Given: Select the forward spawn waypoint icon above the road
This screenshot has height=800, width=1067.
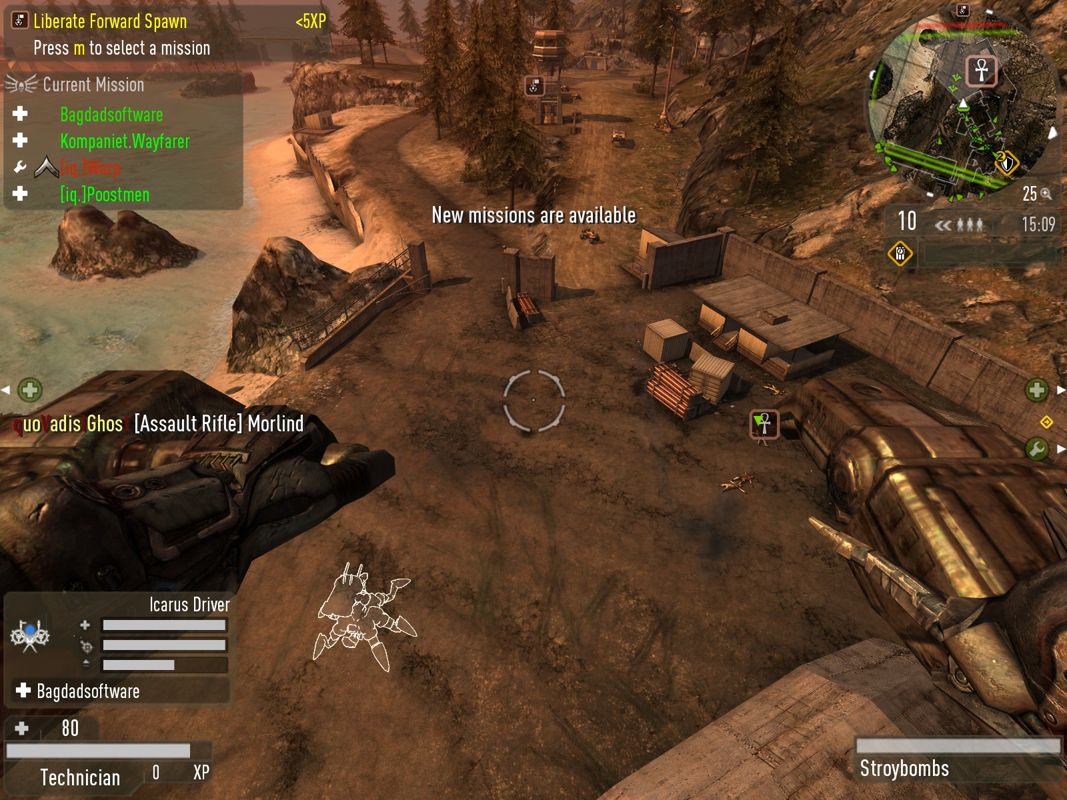Looking at the screenshot, I should click(534, 86).
